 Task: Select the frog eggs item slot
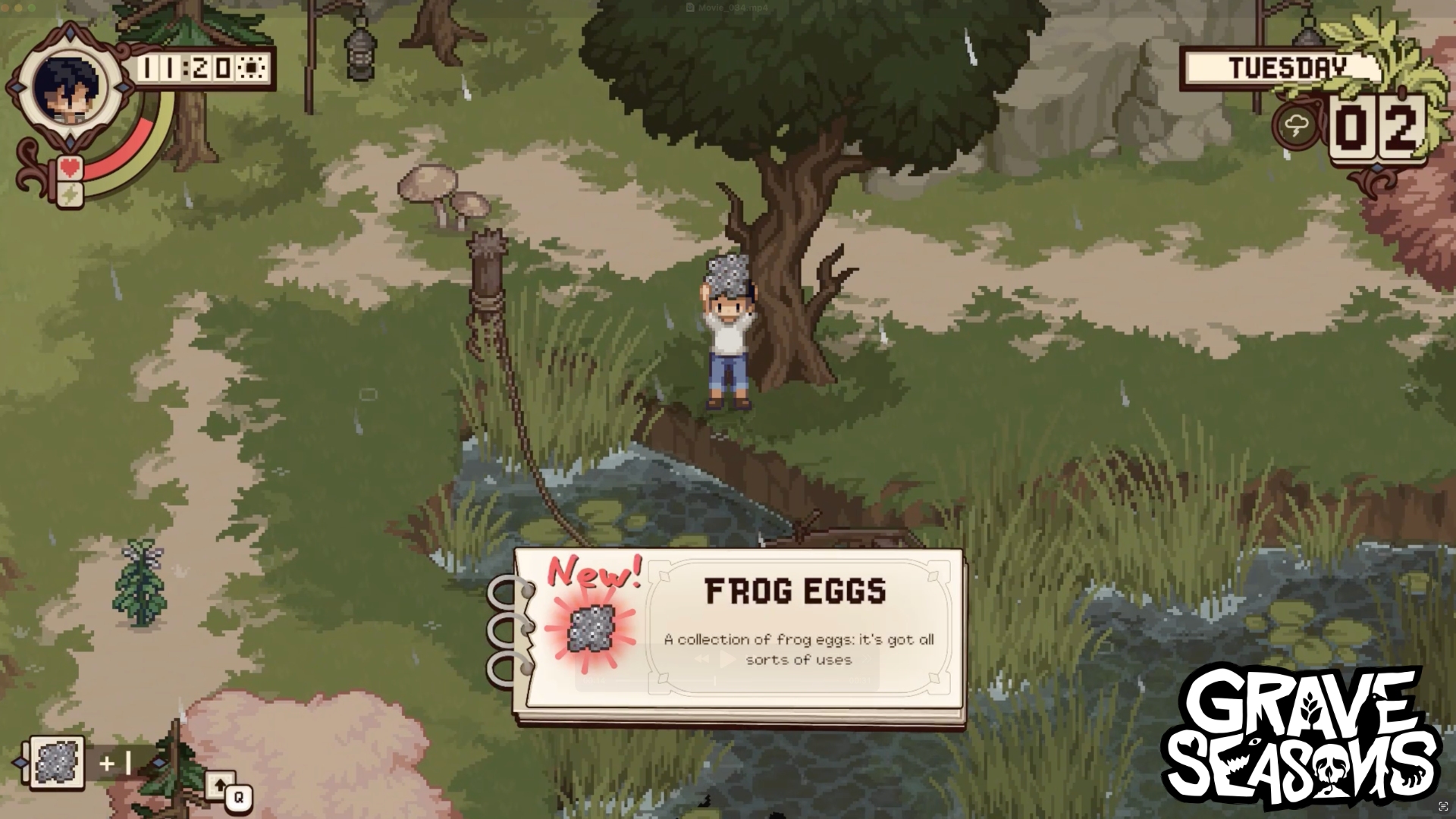[x=57, y=762]
